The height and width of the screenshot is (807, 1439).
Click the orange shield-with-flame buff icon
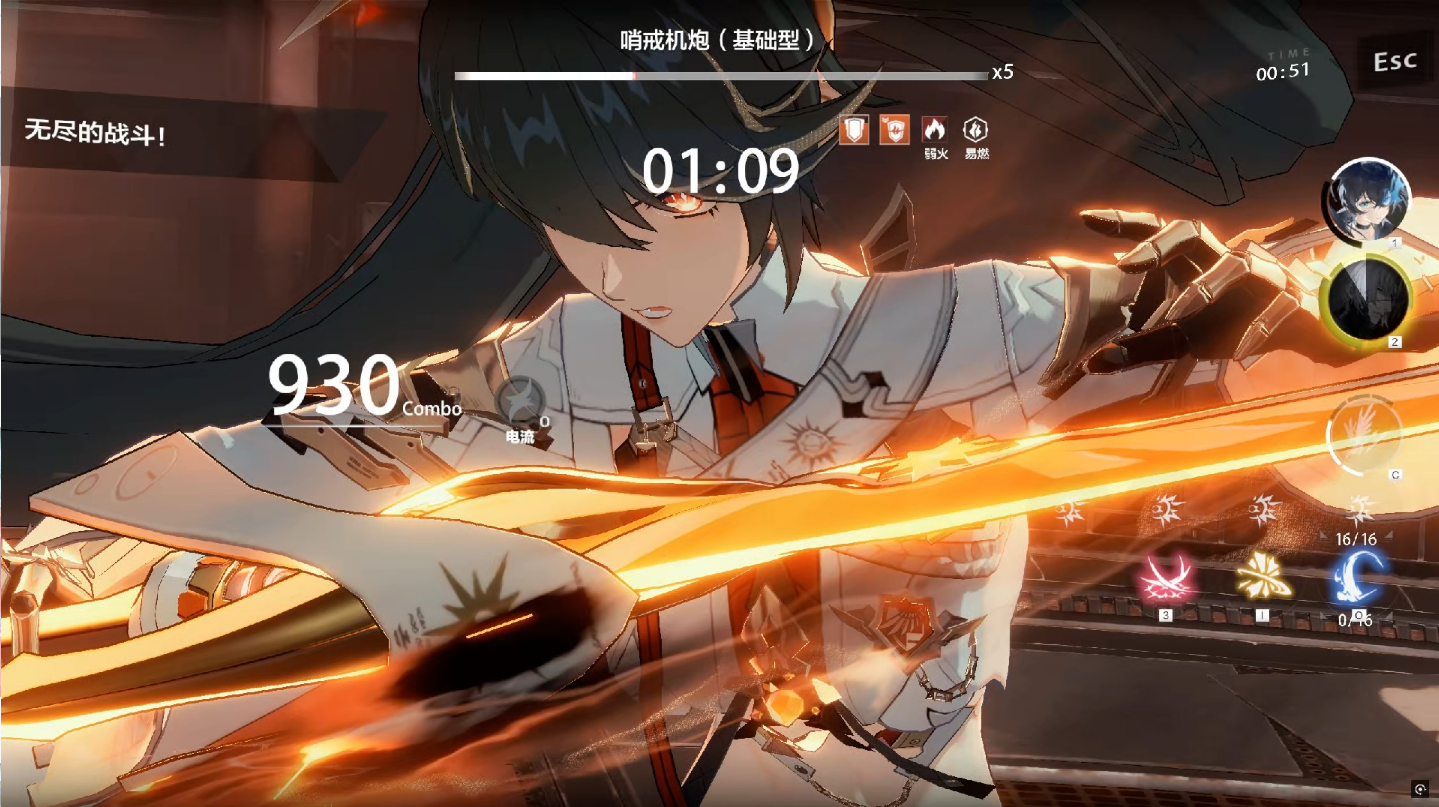(894, 130)
